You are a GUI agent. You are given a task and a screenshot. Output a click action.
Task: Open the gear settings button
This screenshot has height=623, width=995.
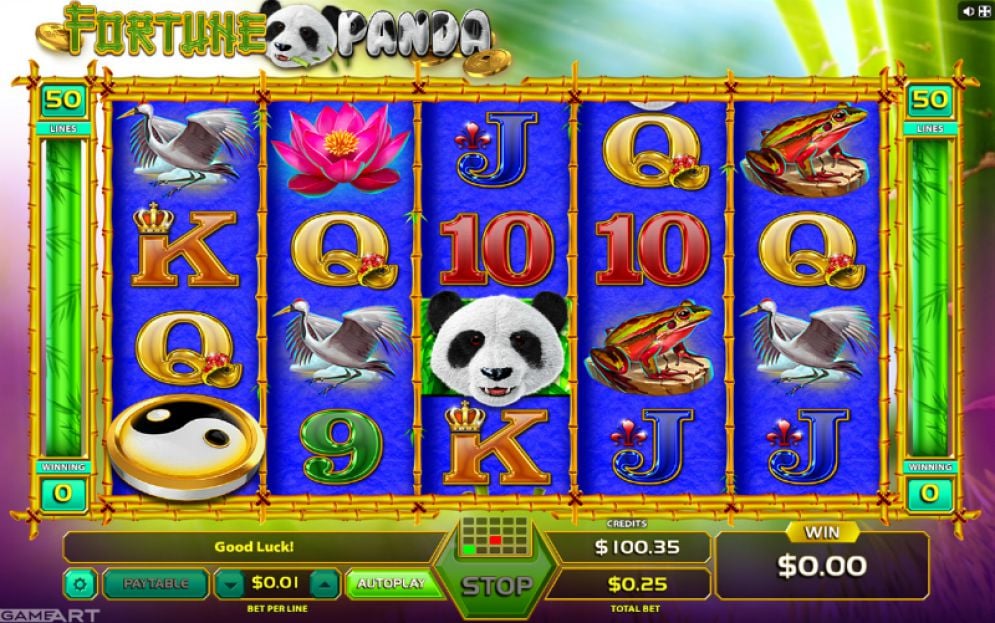pyautogui.click(x=79, y=583)
